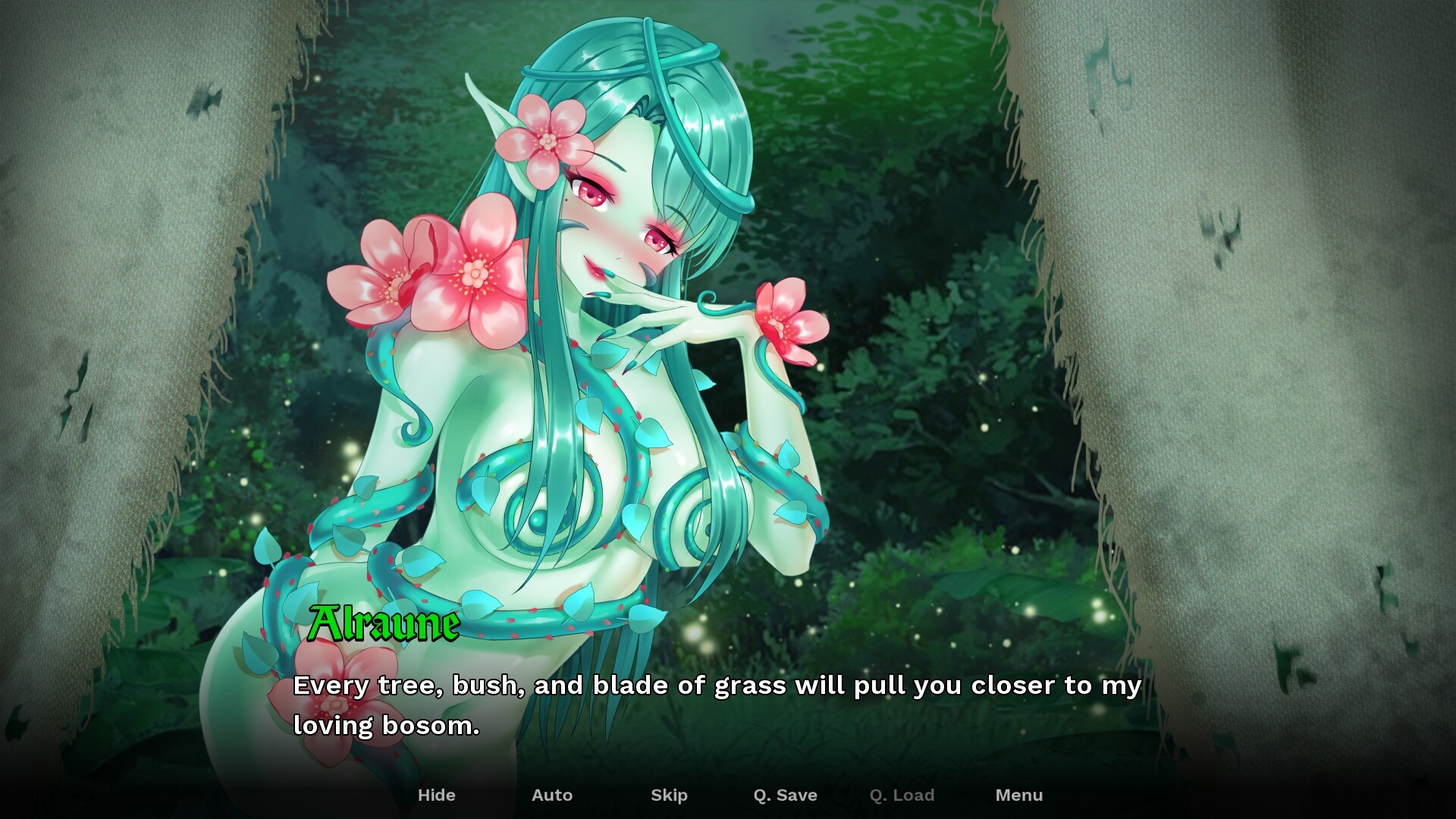Screen dimensions: 1456x819
Task: Enable Auto dialogue advance
Action: pyautogui.click(x=552, y=795)
